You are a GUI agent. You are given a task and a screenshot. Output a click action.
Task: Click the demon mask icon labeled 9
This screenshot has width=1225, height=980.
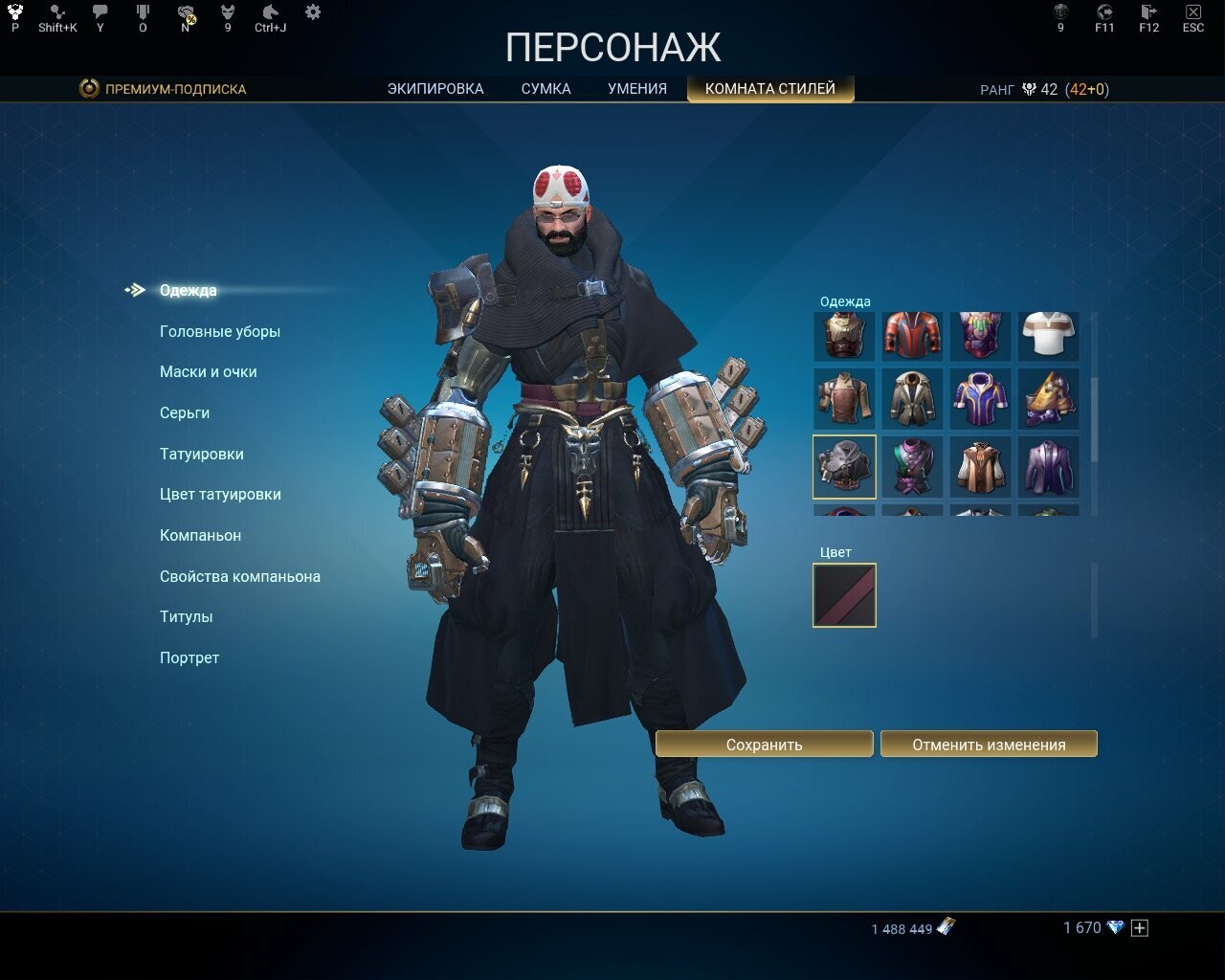tap(227, 12)
